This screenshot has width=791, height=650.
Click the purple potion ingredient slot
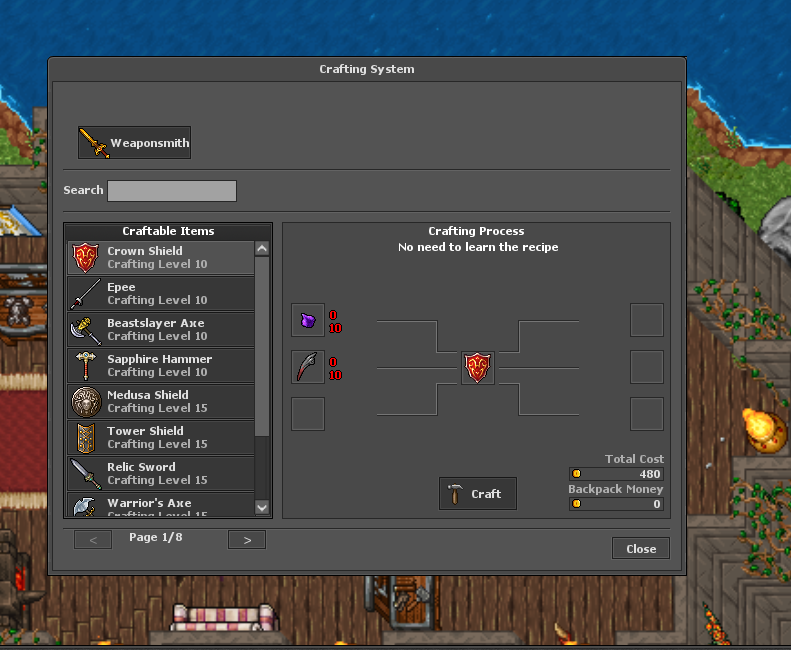click(x=308, y=321)
